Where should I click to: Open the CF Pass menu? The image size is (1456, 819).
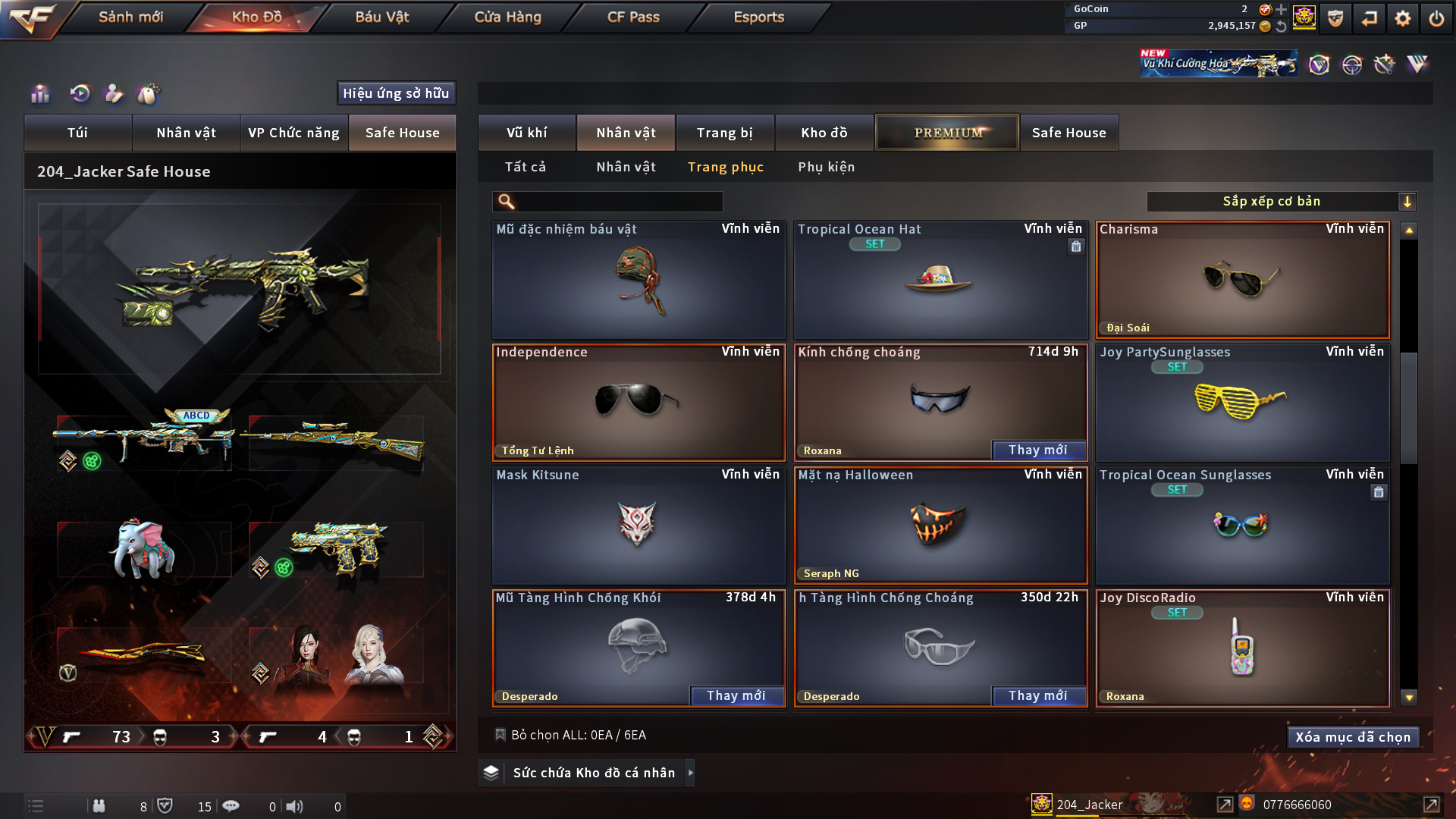[633, 17]
